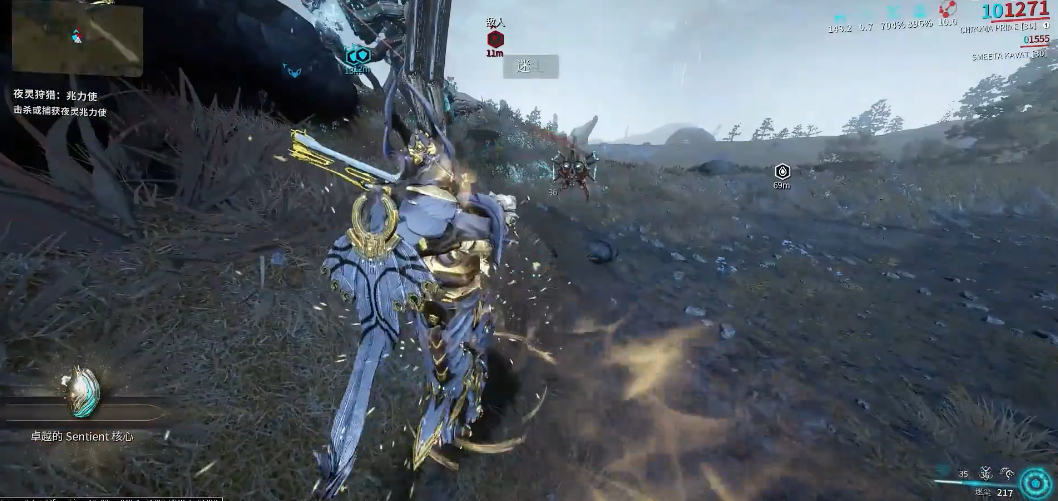Select the 69m objective waypoint marker
1058x501 pixels.
pos(782,171)
